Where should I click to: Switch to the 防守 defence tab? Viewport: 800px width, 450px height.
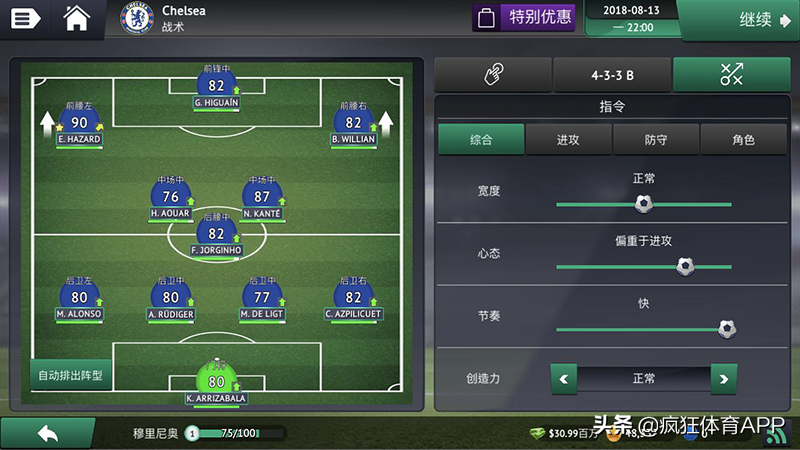[x=656, y=140]
